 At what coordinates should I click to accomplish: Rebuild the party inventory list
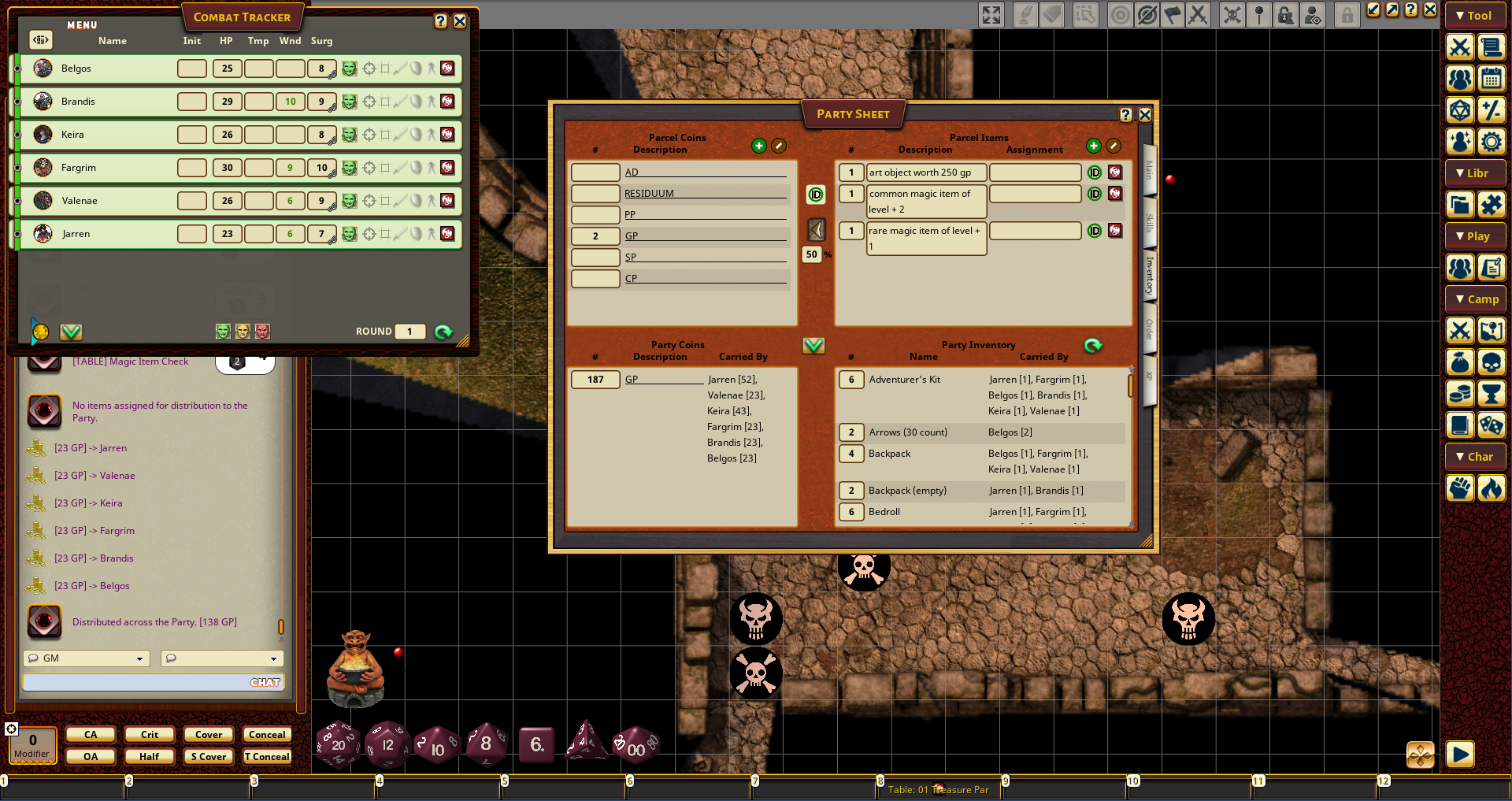click(x=1093, y=346)
